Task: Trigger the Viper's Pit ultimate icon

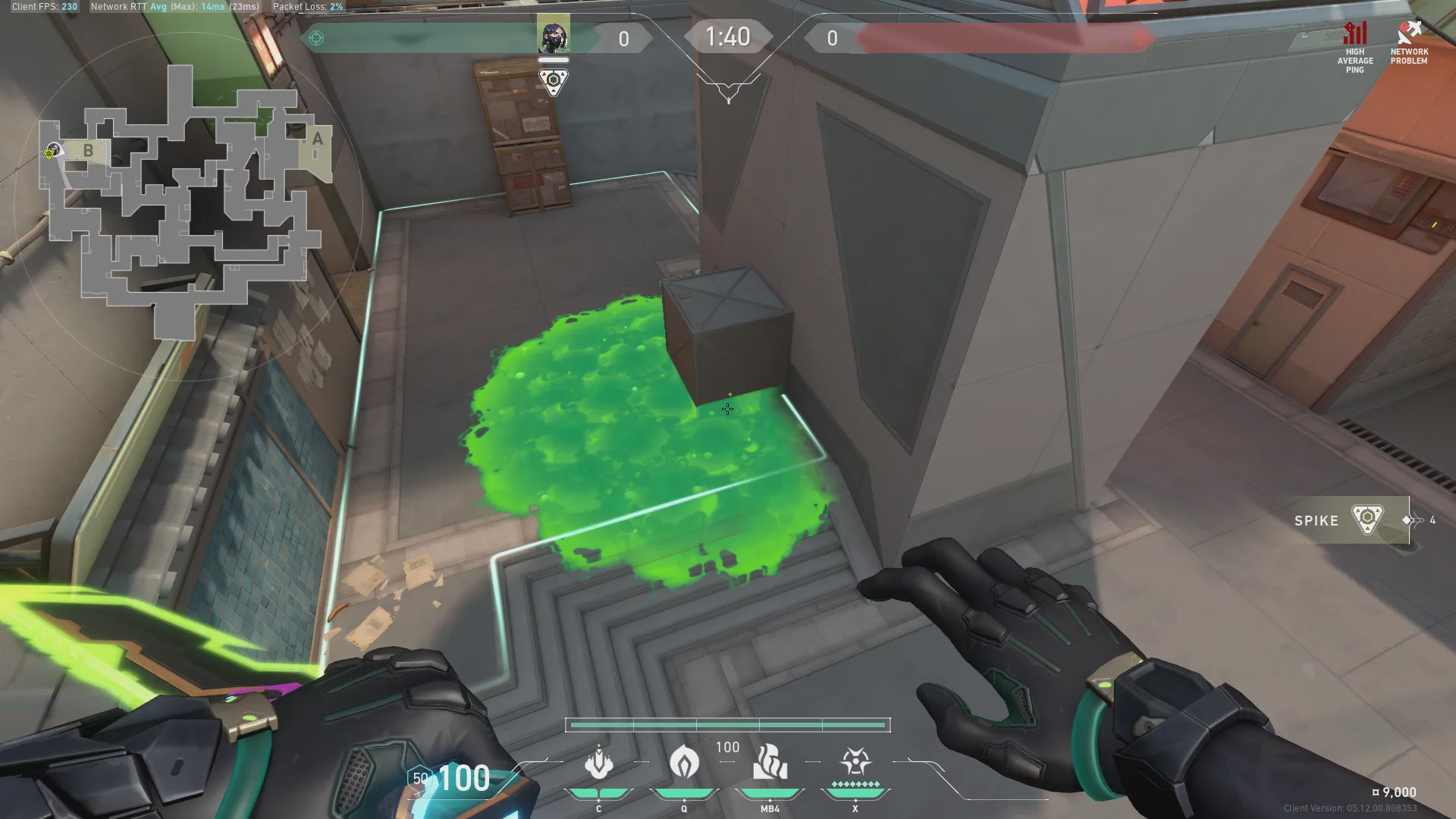Action: (x=855, y=761)
